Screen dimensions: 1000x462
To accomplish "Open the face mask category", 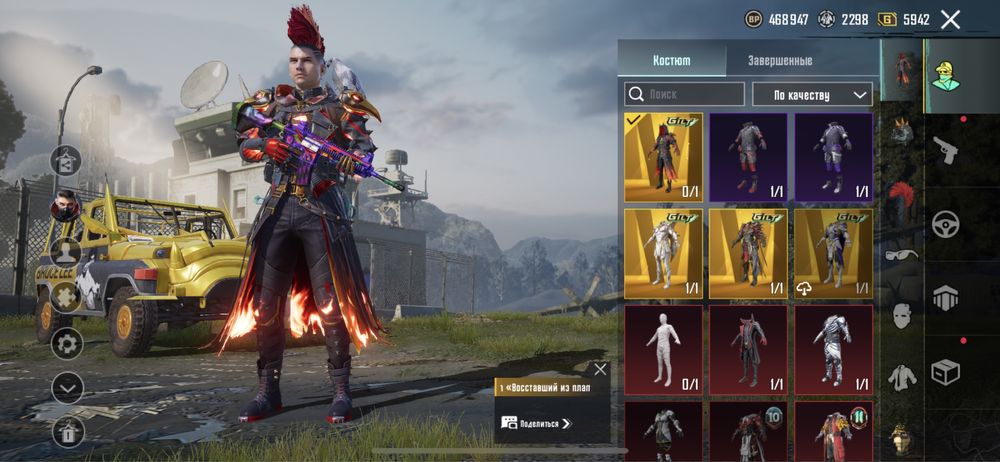I will [902, 316].
